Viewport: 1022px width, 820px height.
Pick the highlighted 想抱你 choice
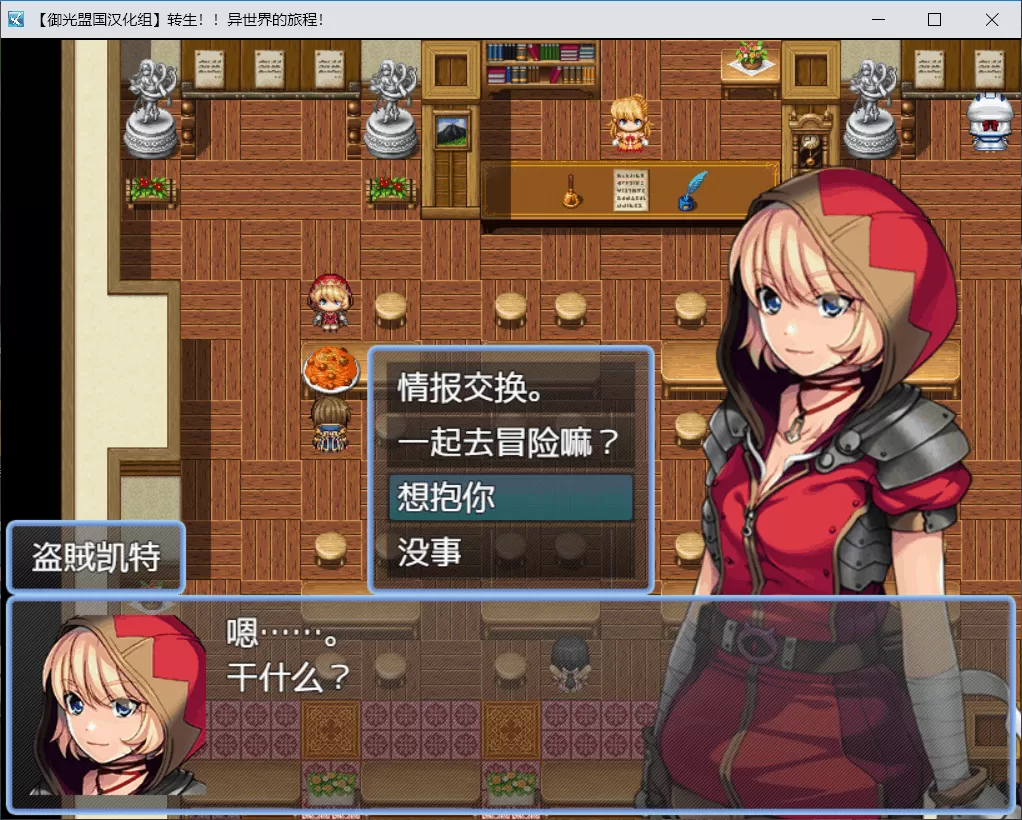pos(510,497)
